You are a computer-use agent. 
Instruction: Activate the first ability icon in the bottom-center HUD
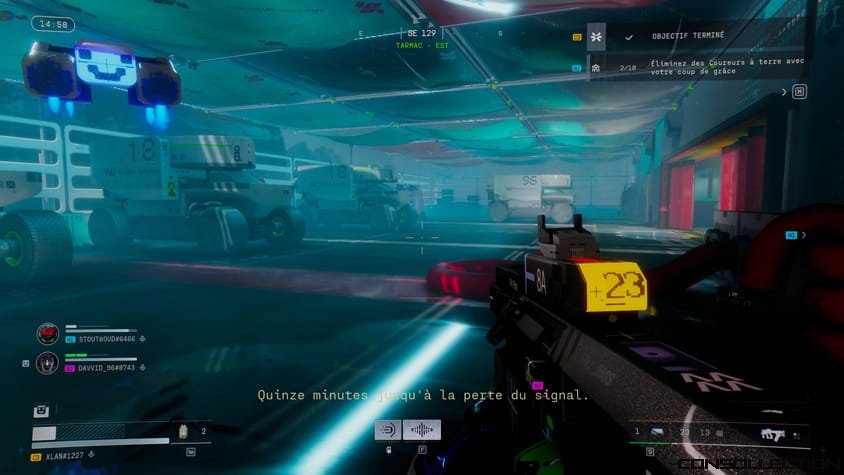tap(388, 430)
